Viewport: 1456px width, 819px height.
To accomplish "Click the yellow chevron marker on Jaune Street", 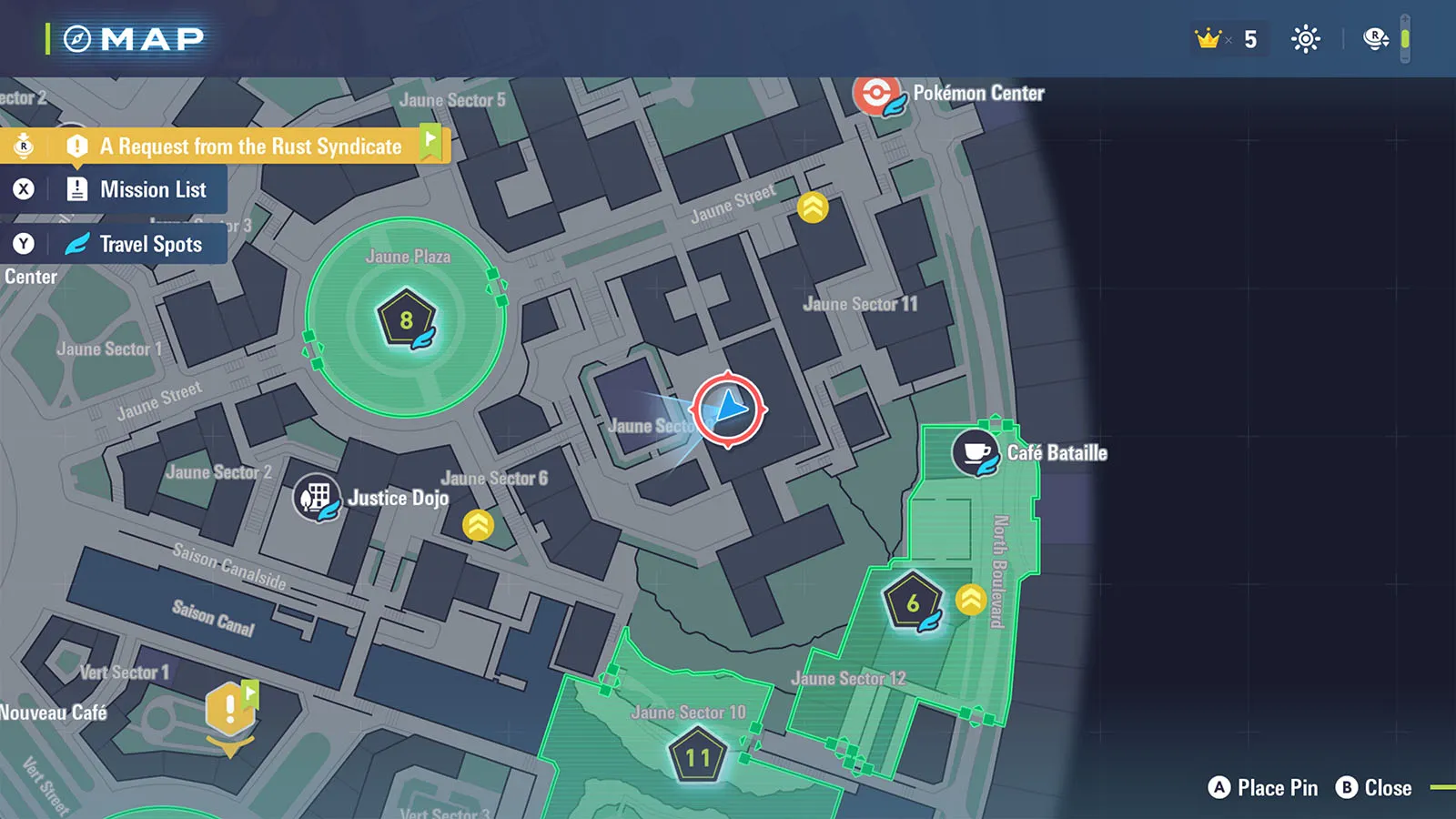I will click(x=813, y=207).
